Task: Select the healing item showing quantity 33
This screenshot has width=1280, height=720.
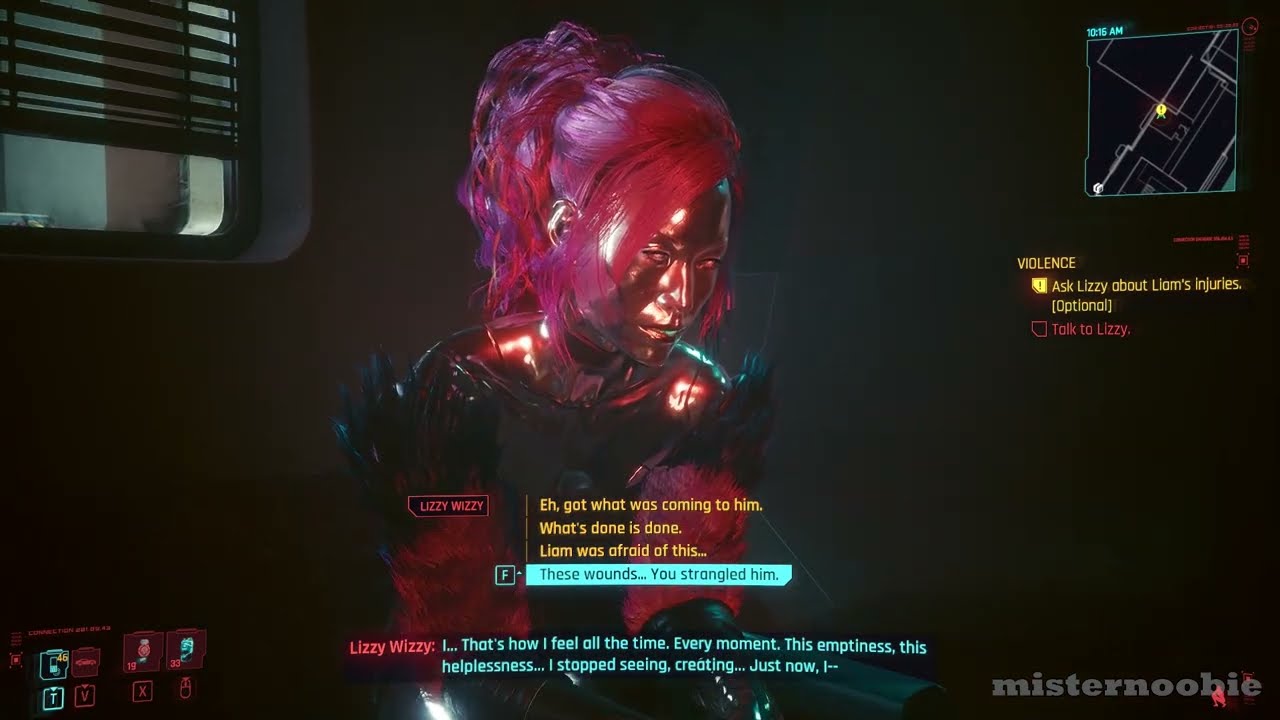Action: coord(183,650)
